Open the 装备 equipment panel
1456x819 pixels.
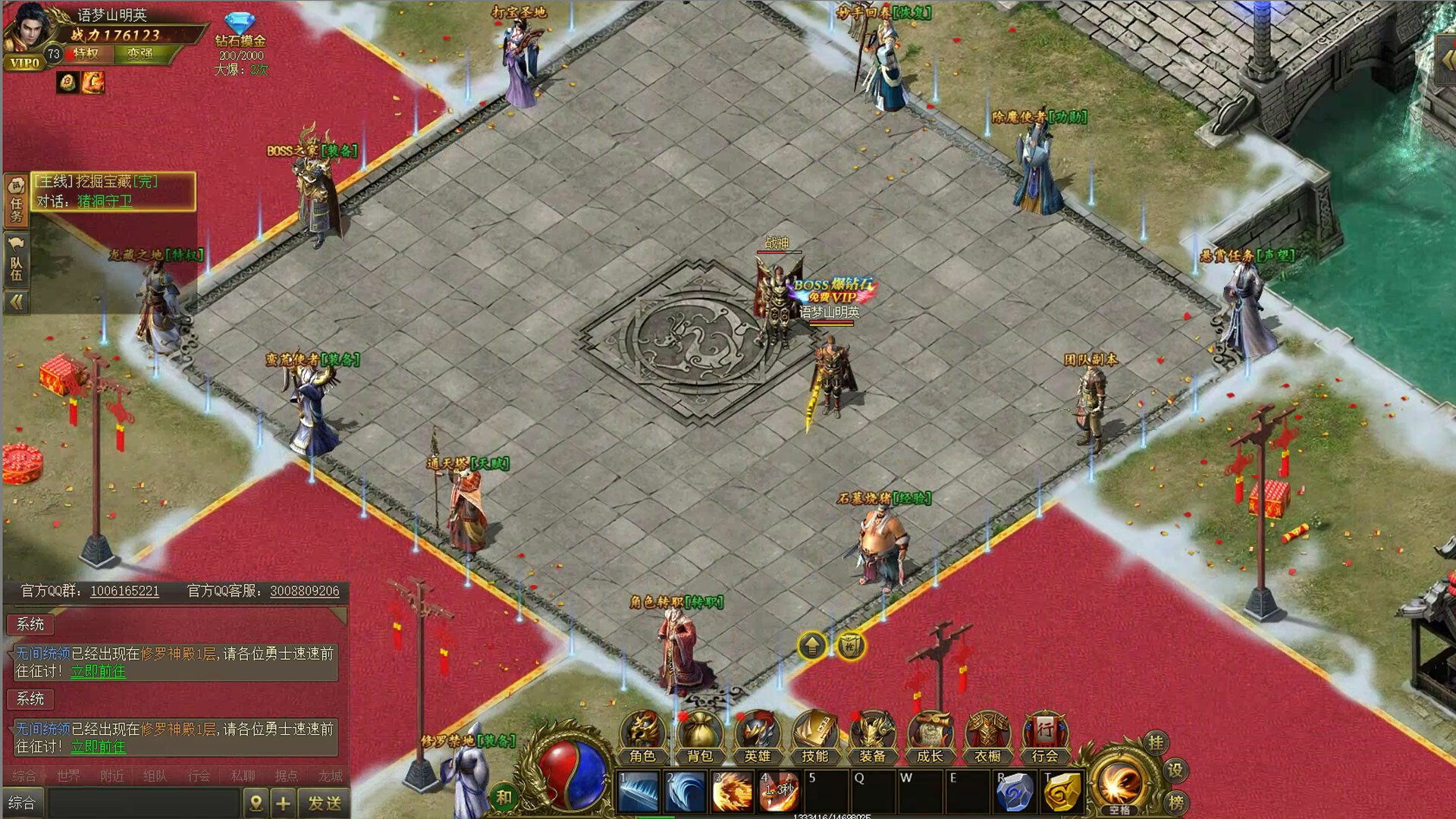click(x=874, y=736)
